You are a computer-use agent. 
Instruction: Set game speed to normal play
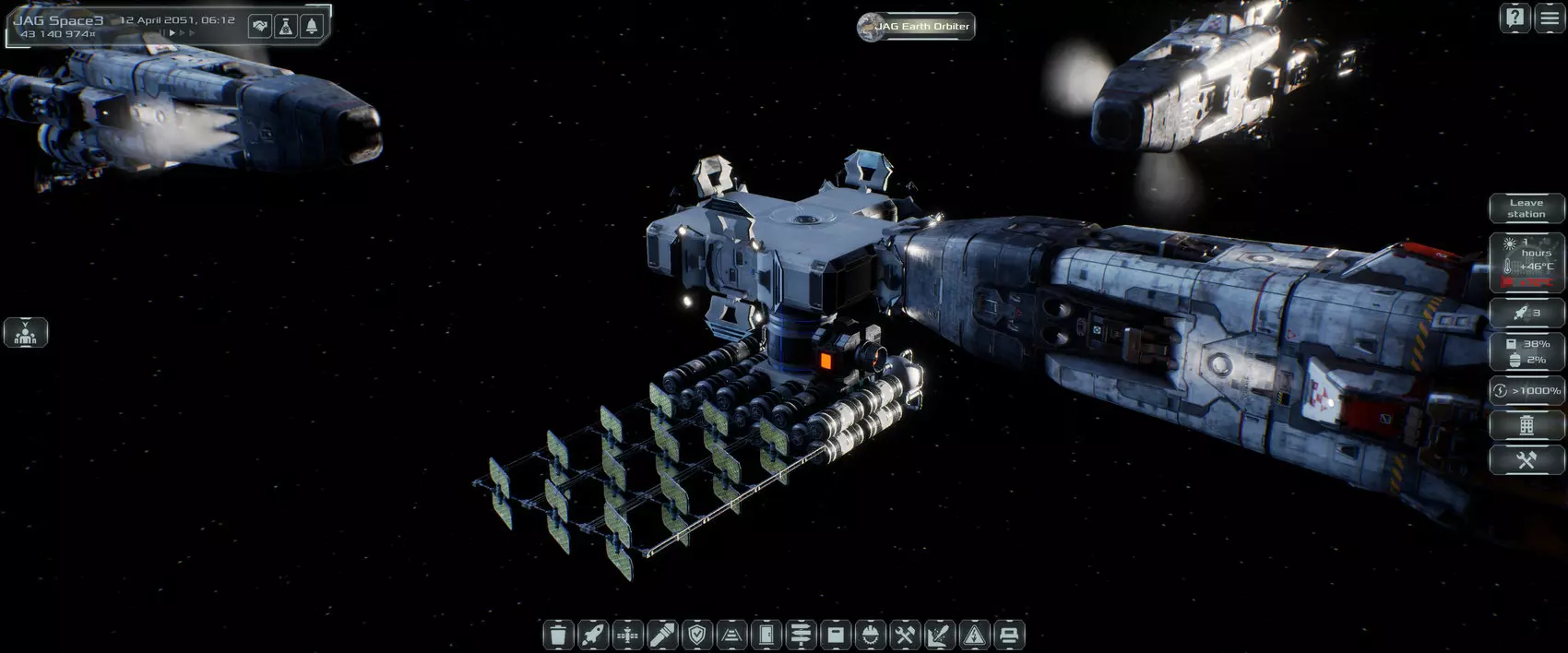171,33
